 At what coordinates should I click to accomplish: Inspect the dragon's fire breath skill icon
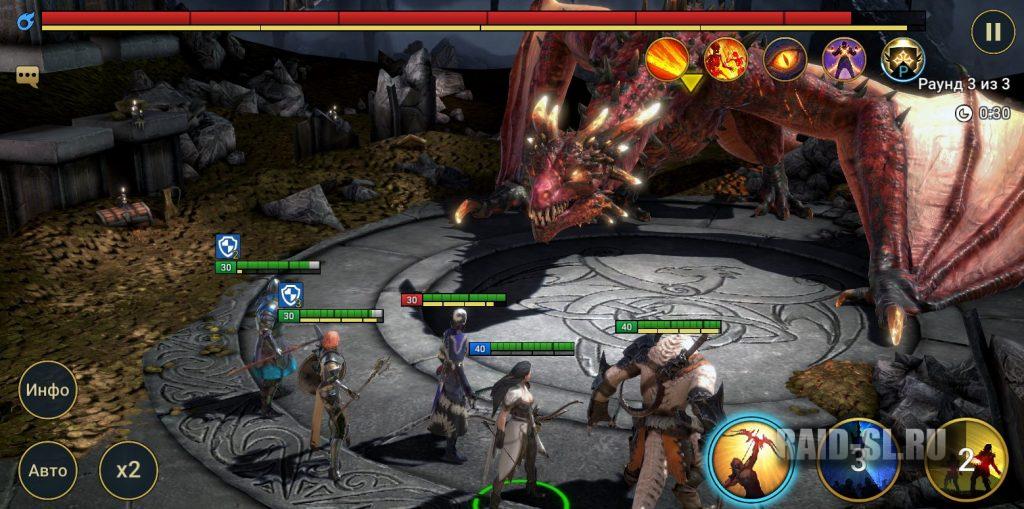click(x=666, y=60)
